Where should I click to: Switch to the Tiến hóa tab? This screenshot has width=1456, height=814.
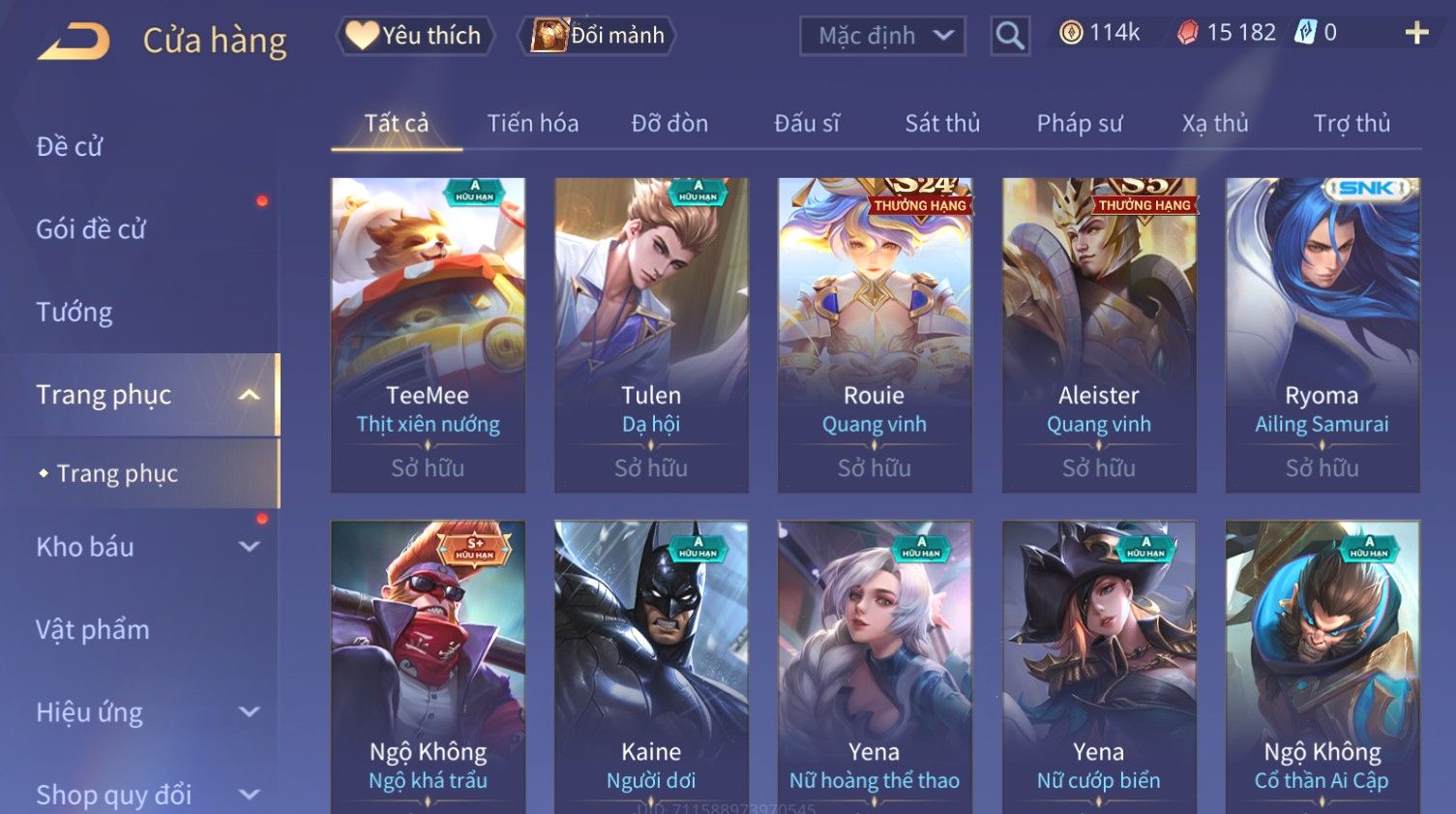pos(532,124)
